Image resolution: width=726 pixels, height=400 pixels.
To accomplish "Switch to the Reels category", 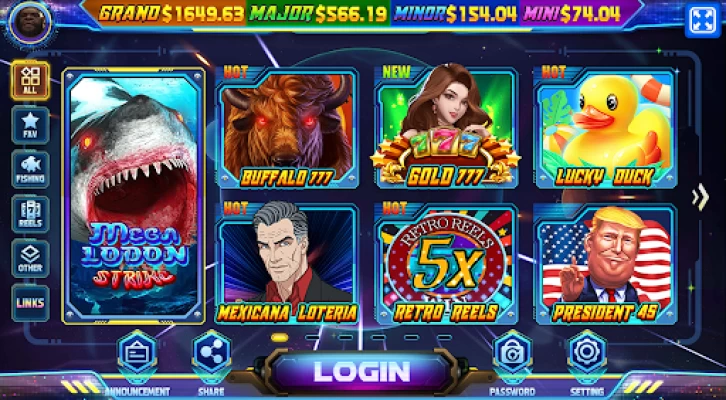I will click(x=30, y=214).
